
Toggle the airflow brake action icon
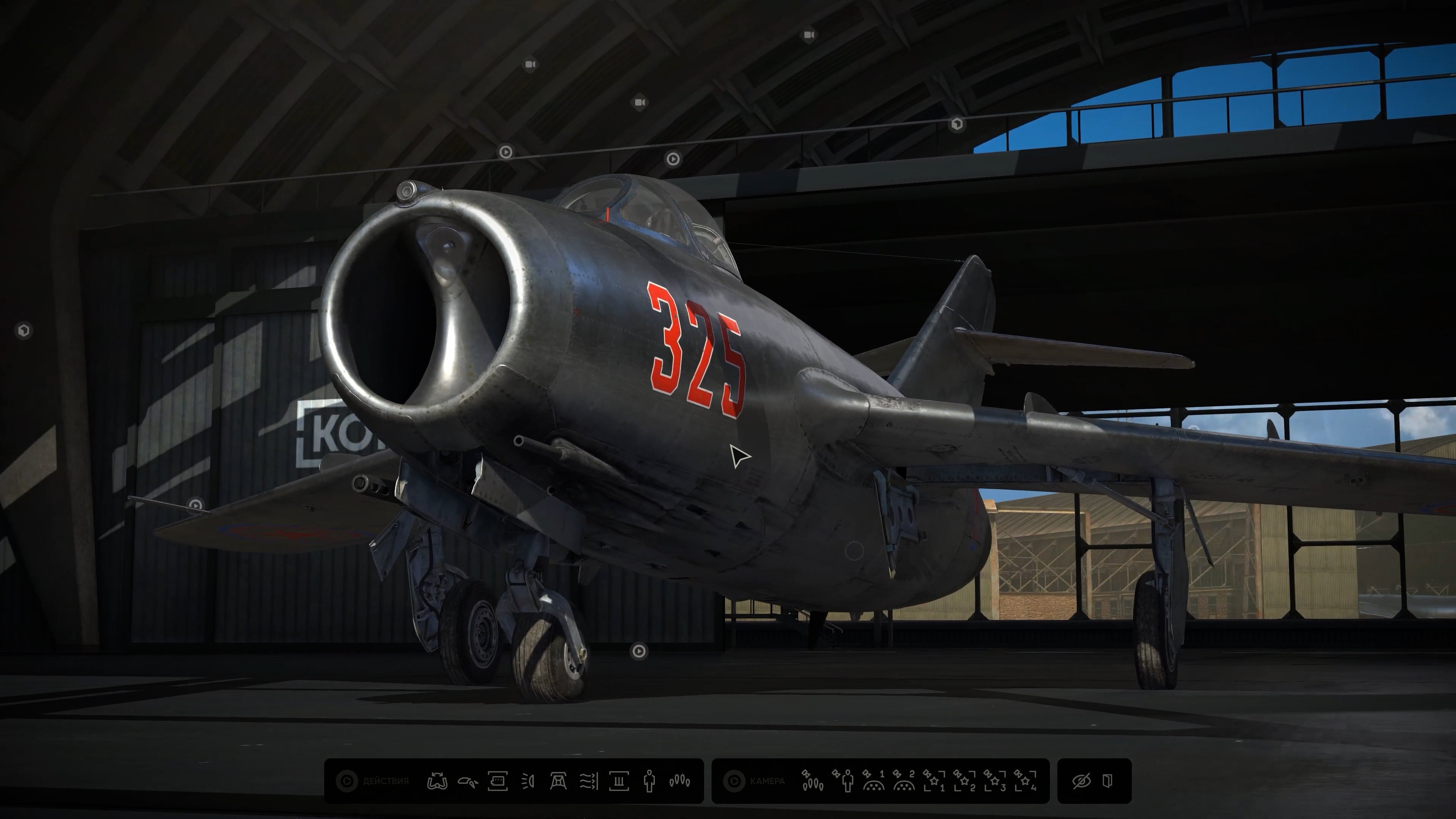588,781
